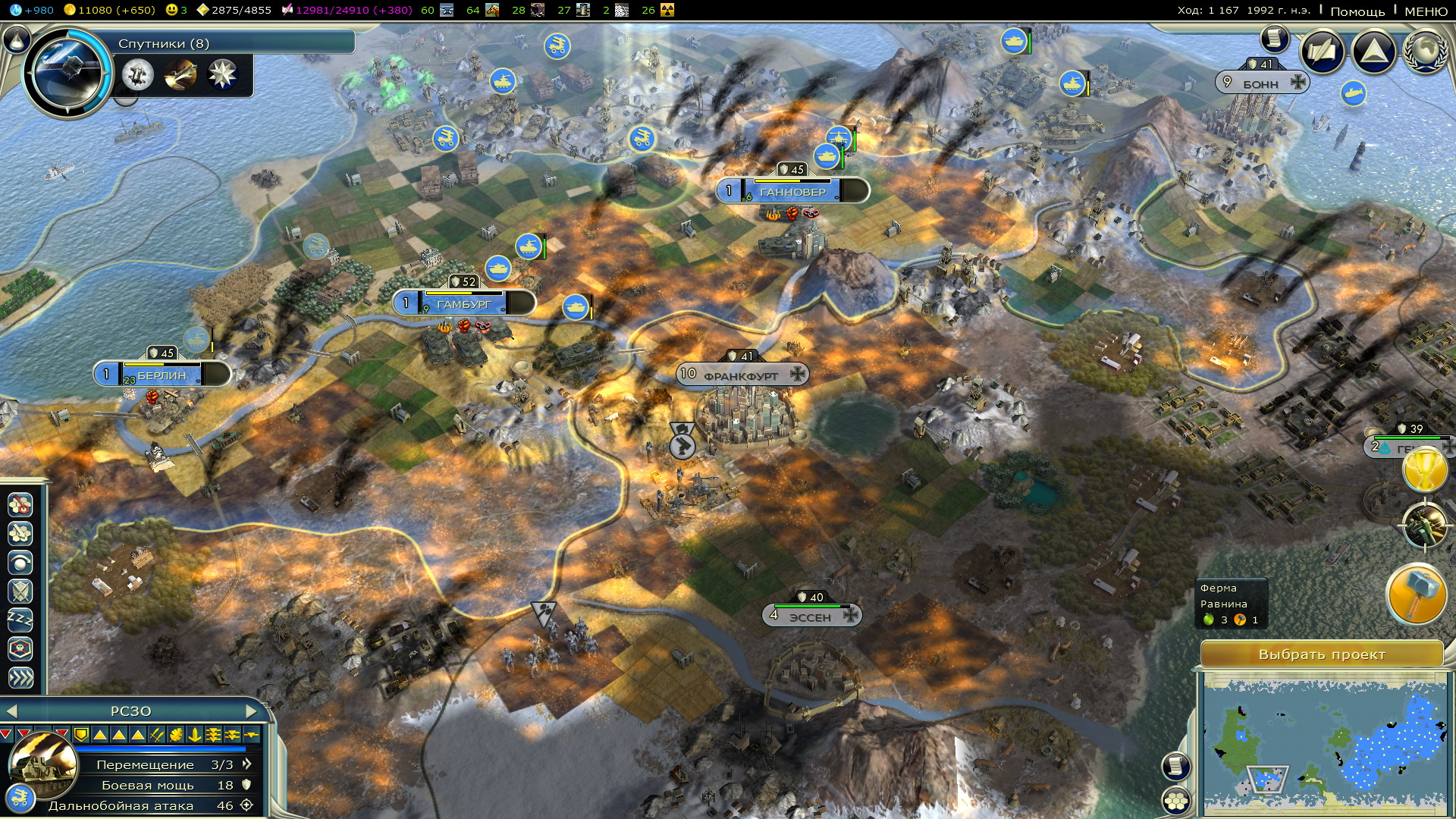Cycle to previous unit with left arrow
The image size is (1456, 819).
[11, 711]
